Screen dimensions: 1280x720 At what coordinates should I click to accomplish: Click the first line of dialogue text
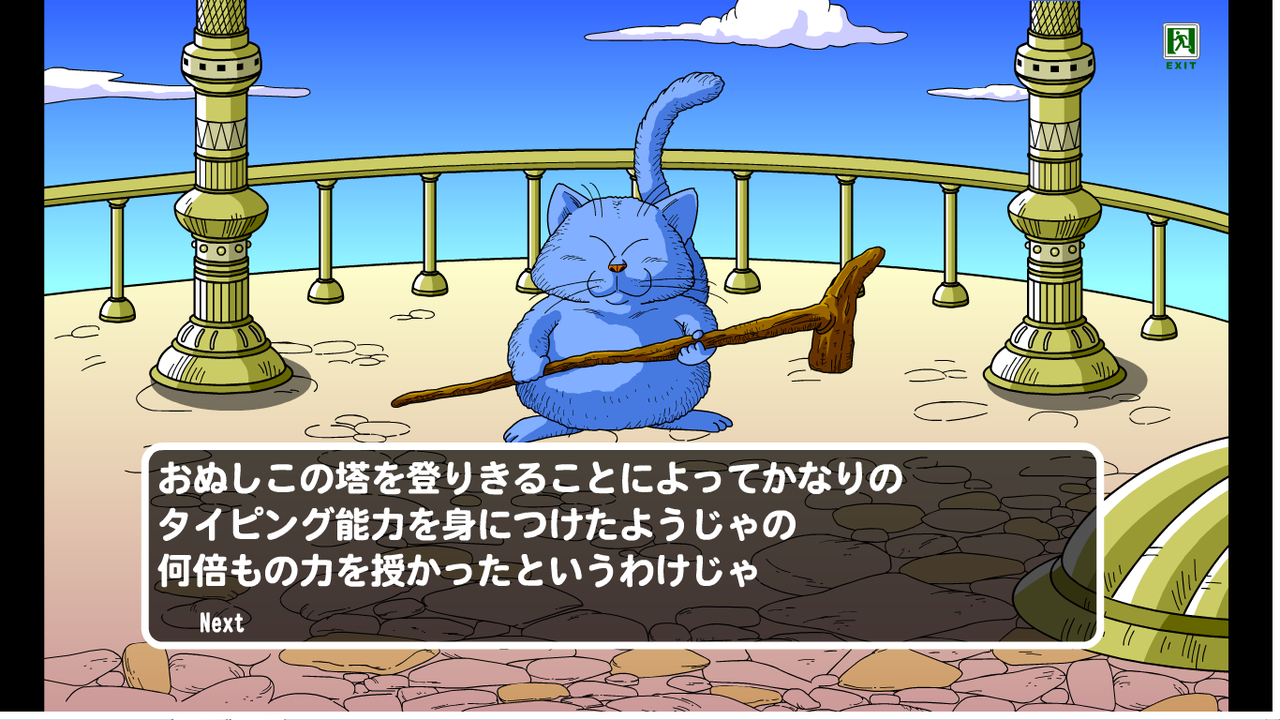(x=530, y=480)
